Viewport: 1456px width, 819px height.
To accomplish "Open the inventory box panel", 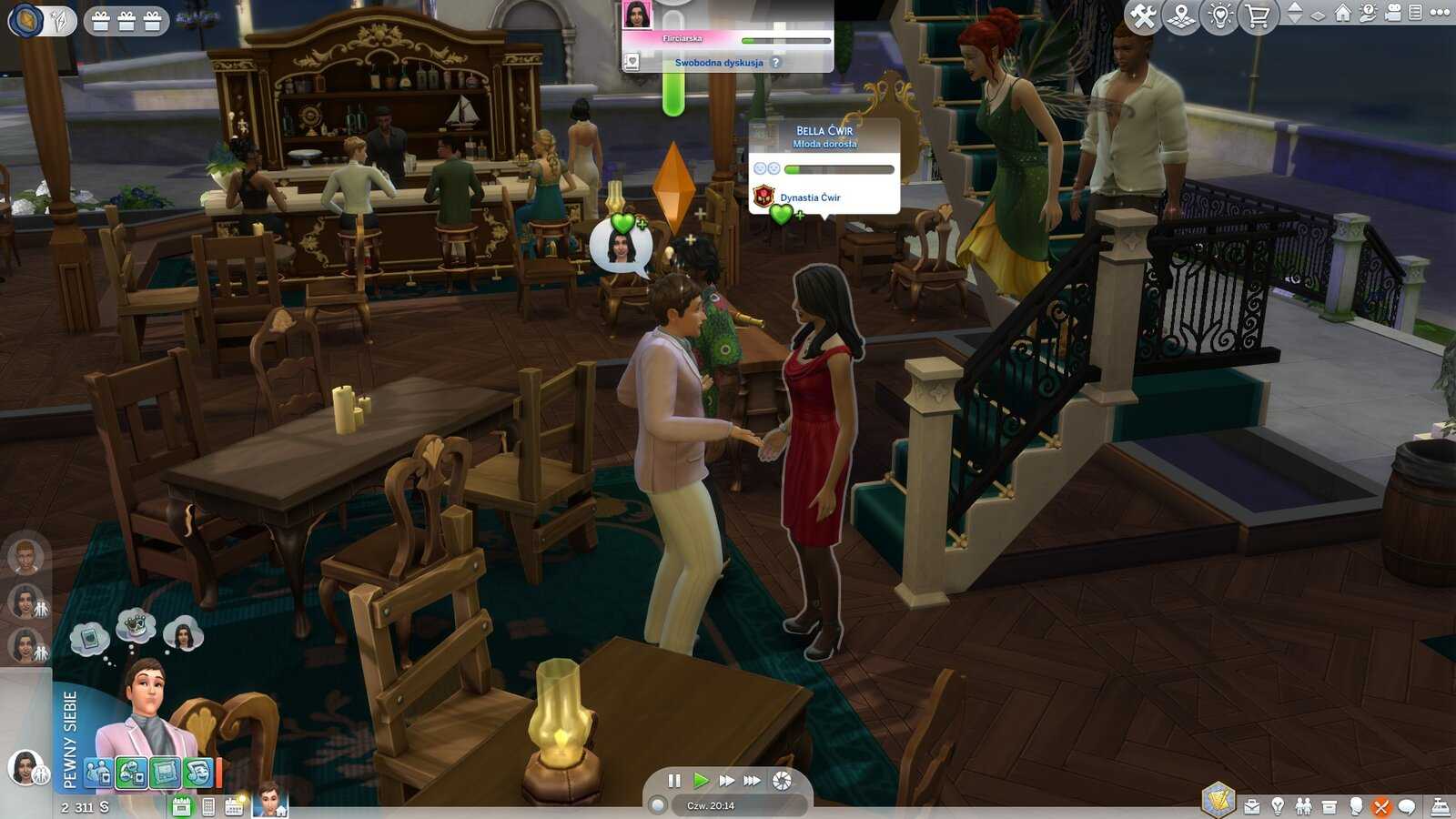I will (x=1330, y=806).
